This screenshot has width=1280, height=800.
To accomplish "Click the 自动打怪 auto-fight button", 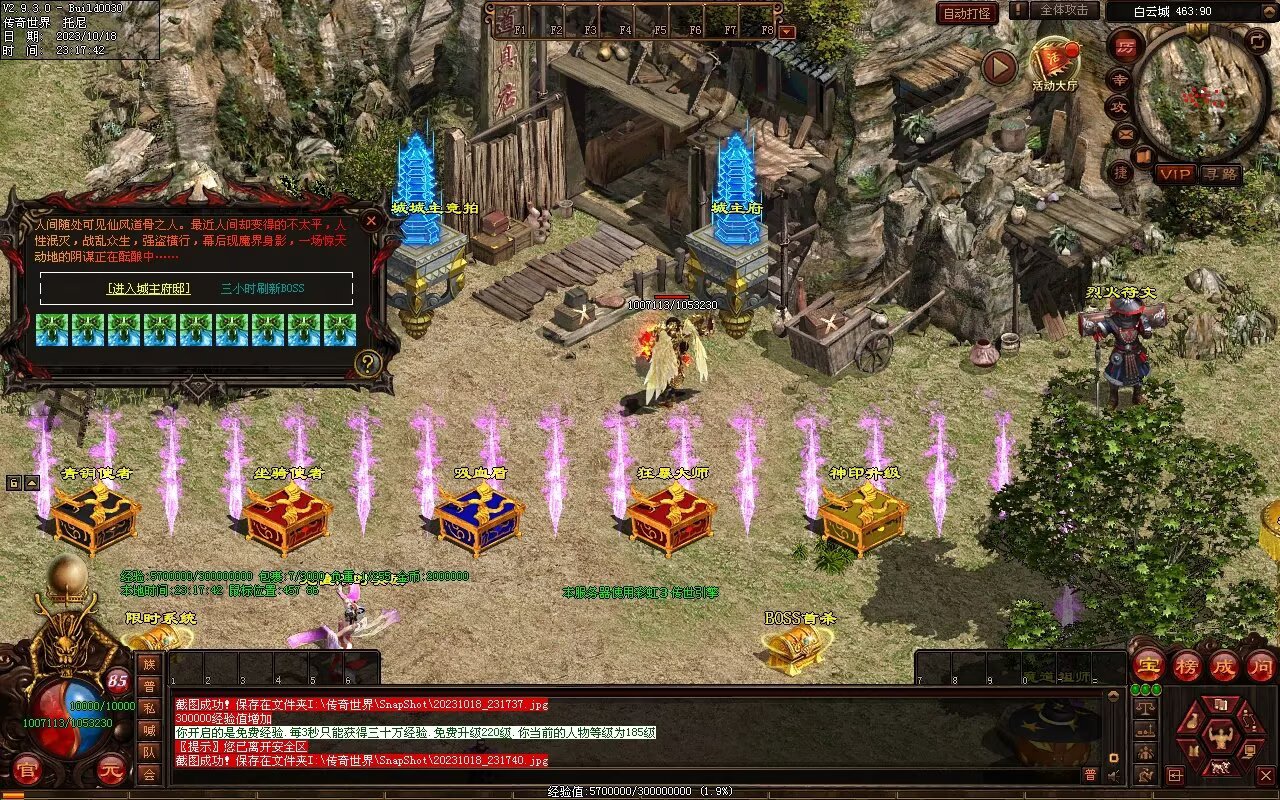I will tap(967, 13).
